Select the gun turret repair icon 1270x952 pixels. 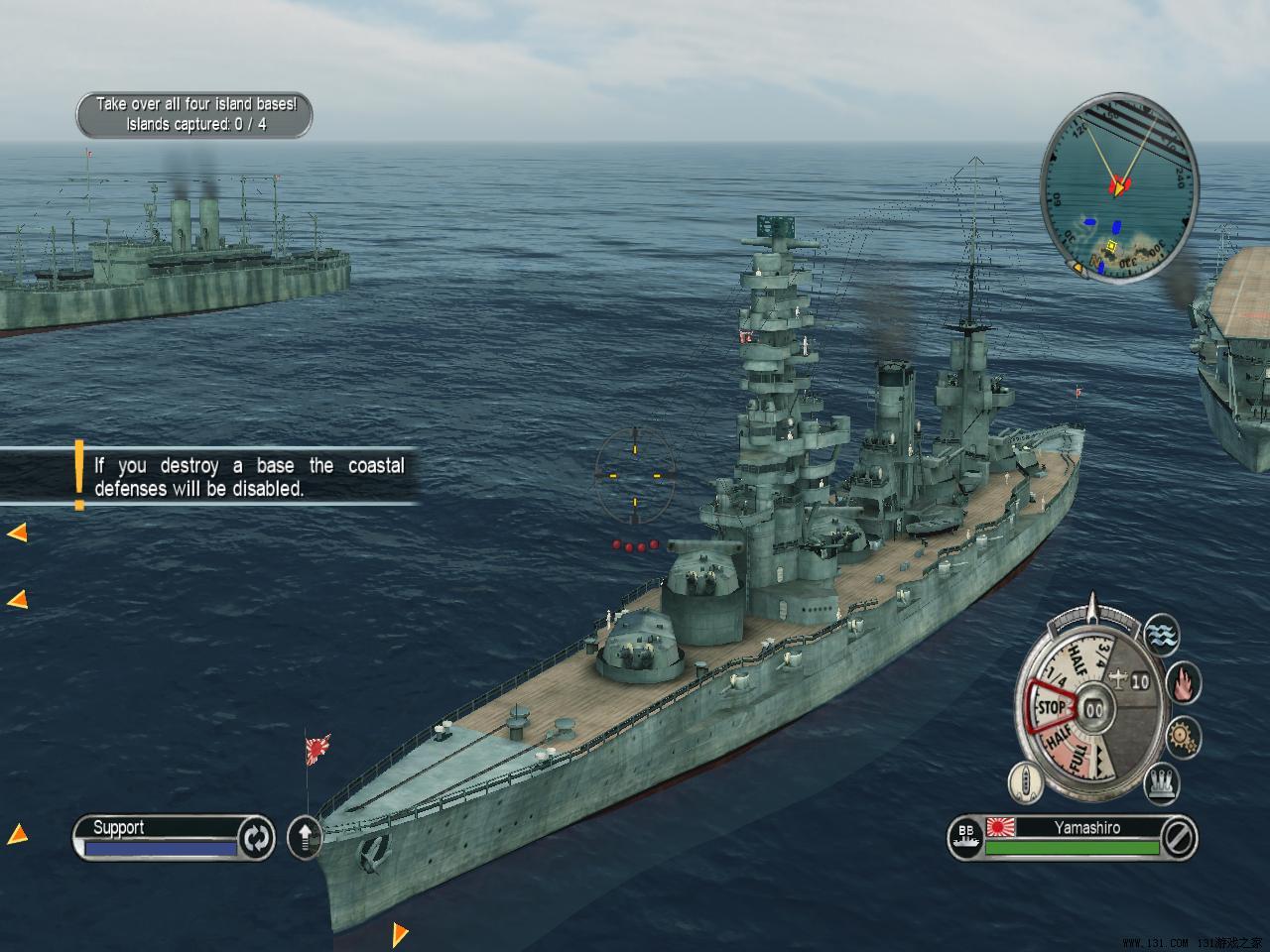pos(1162,783)
